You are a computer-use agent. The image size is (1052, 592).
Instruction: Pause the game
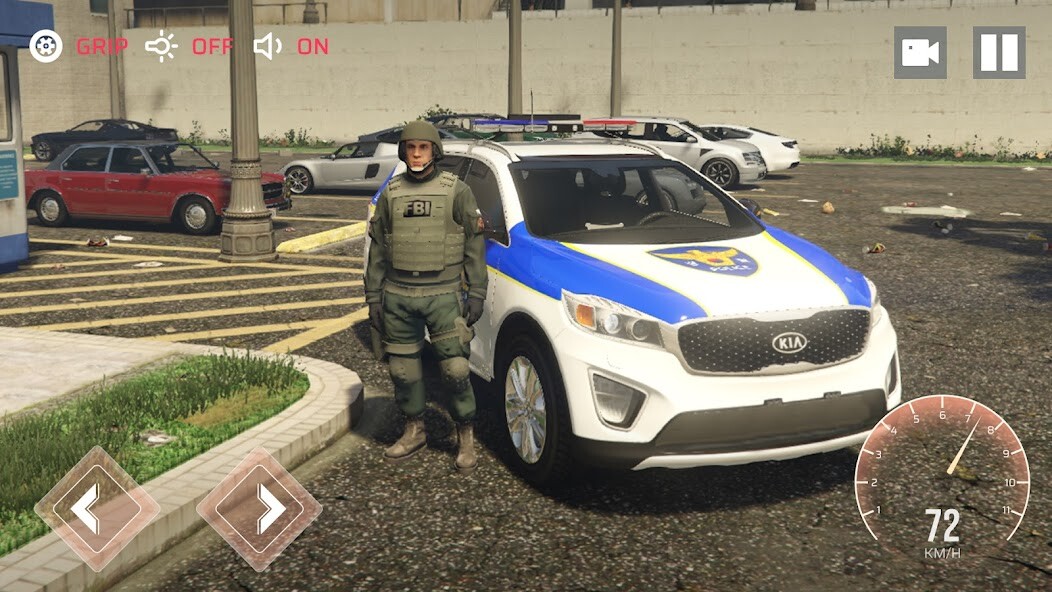(999, 53)
